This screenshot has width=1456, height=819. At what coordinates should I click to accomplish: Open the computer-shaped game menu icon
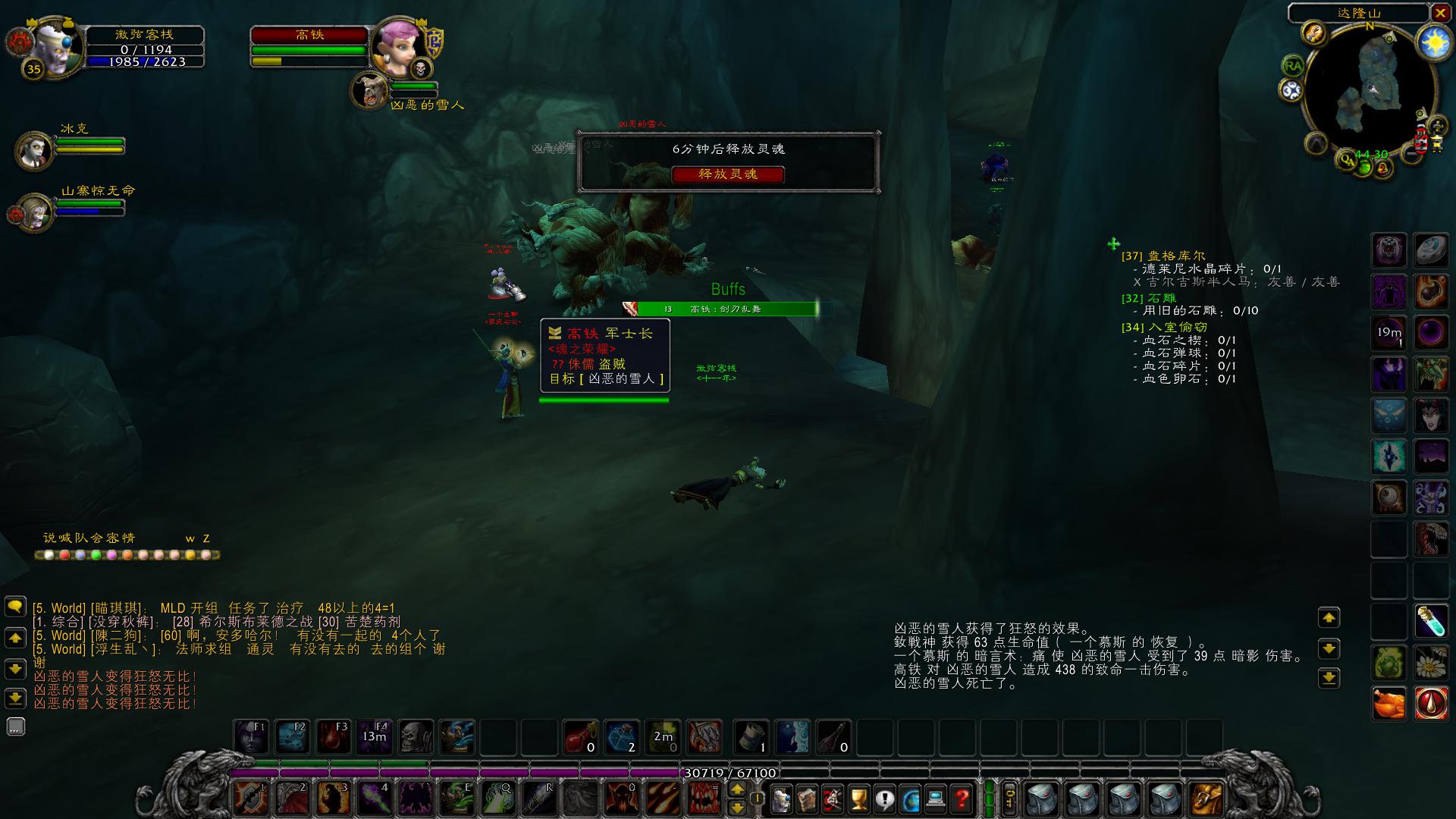pyautogui.click(x=936, y=799)
